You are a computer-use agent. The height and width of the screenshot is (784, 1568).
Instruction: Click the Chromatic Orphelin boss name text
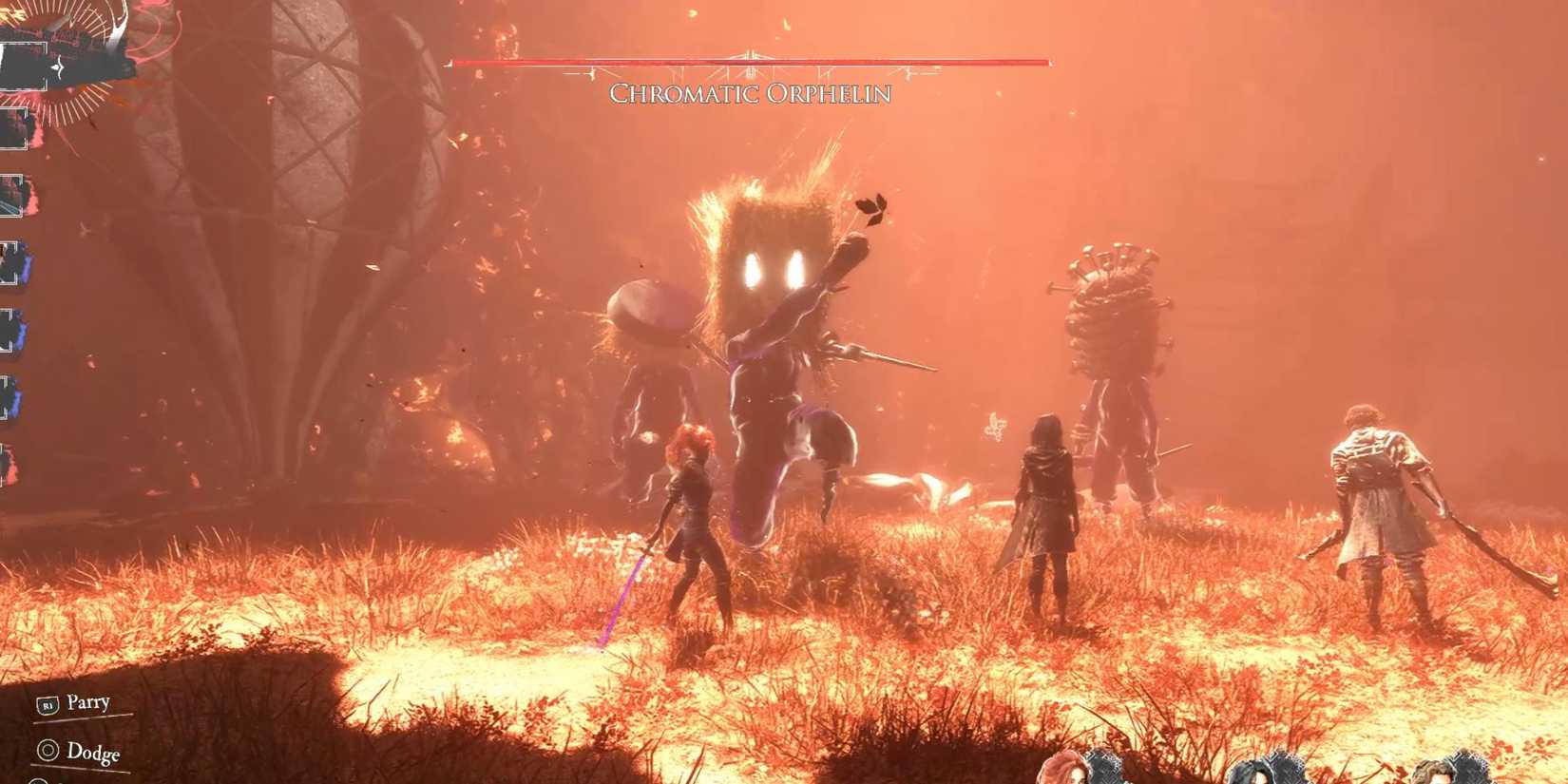coord(750,95)
